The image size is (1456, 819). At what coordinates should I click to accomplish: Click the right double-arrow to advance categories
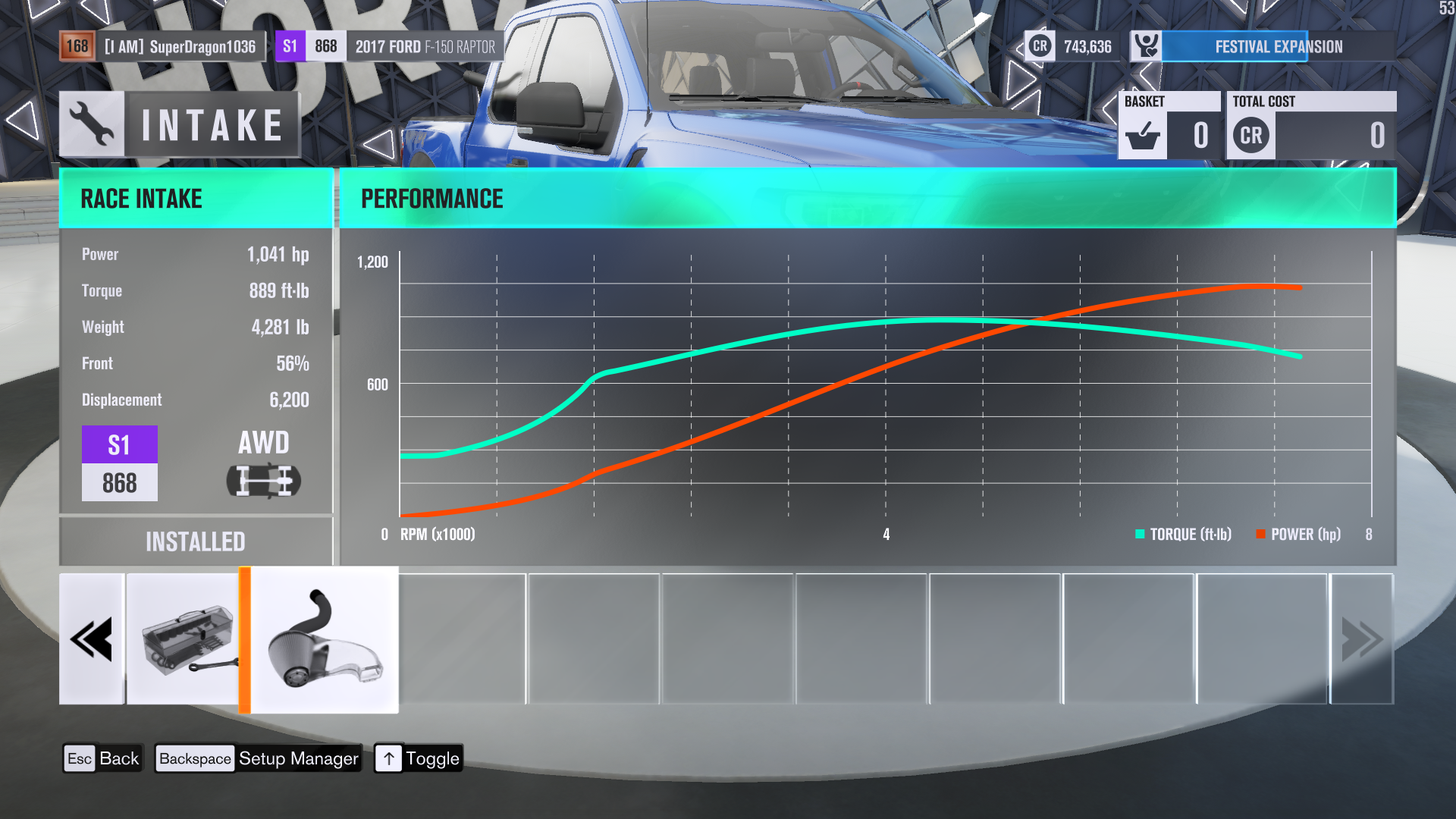[x=1361, y=639]
